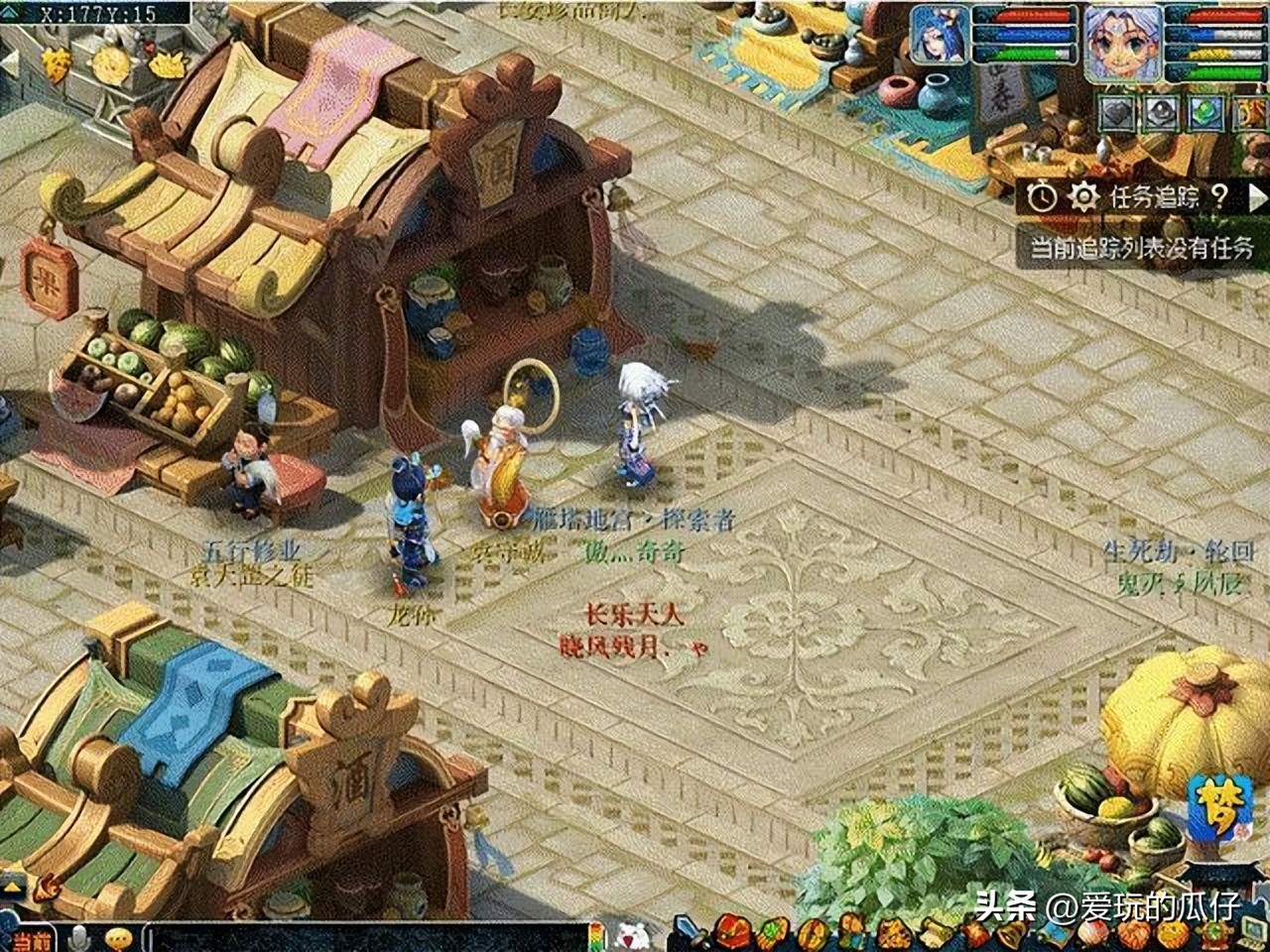
Task: Switch to the 当前 chat tab
Action: pos(33,937)
